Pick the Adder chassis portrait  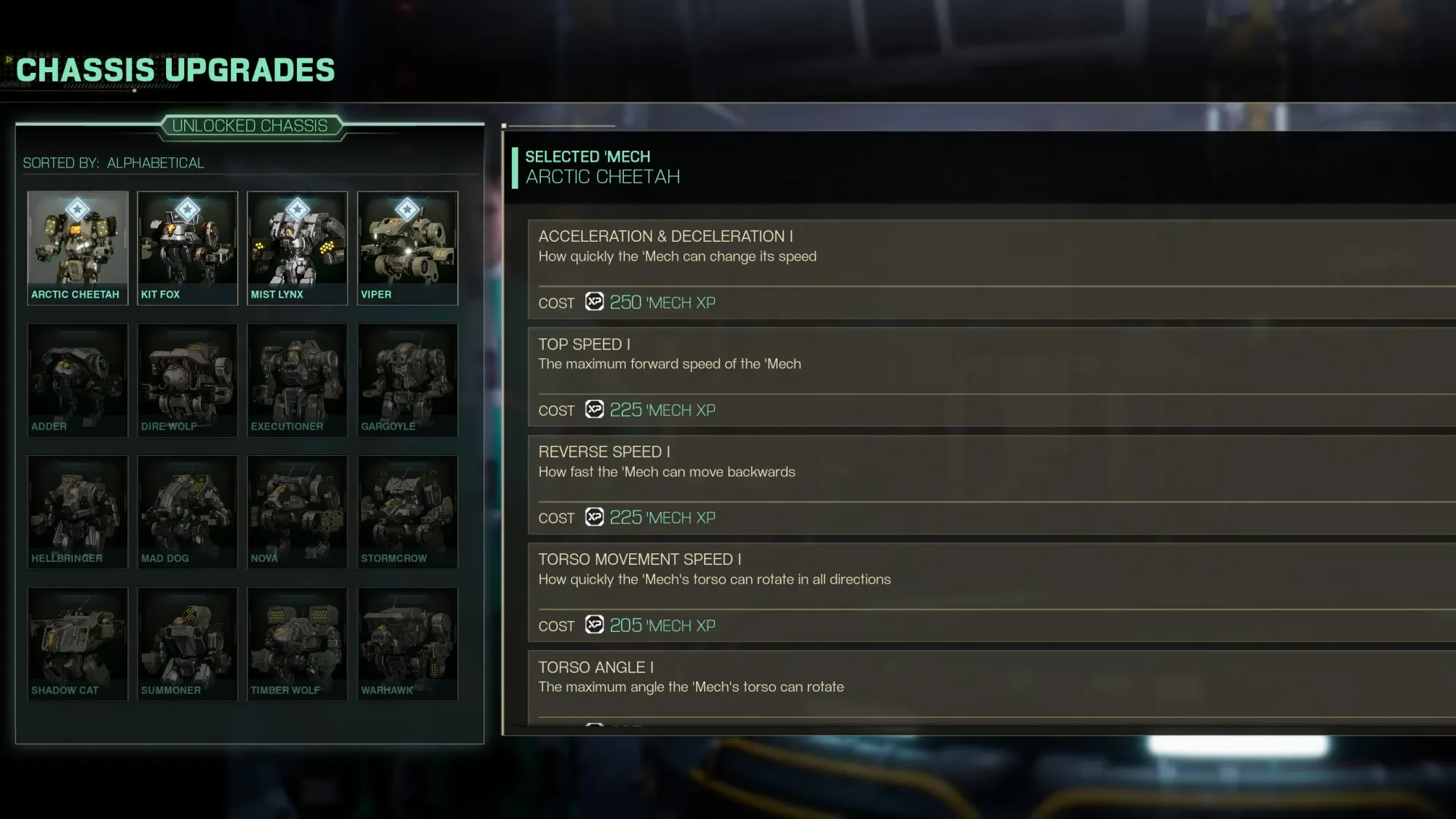(x=77, y=379)
